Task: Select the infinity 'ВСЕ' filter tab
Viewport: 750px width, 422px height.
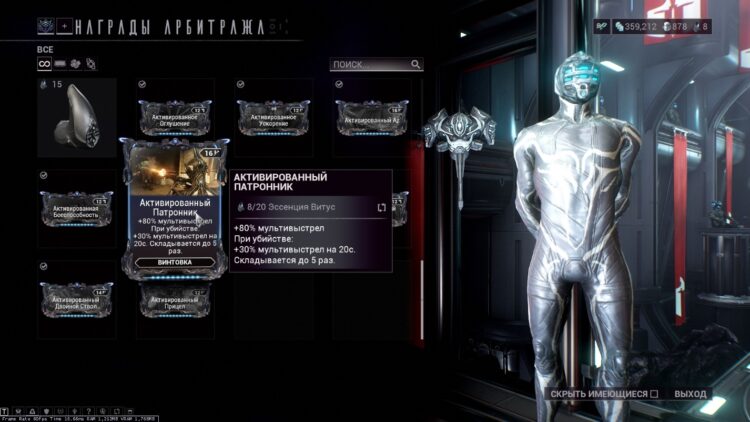Action: (x=45, y=64)
